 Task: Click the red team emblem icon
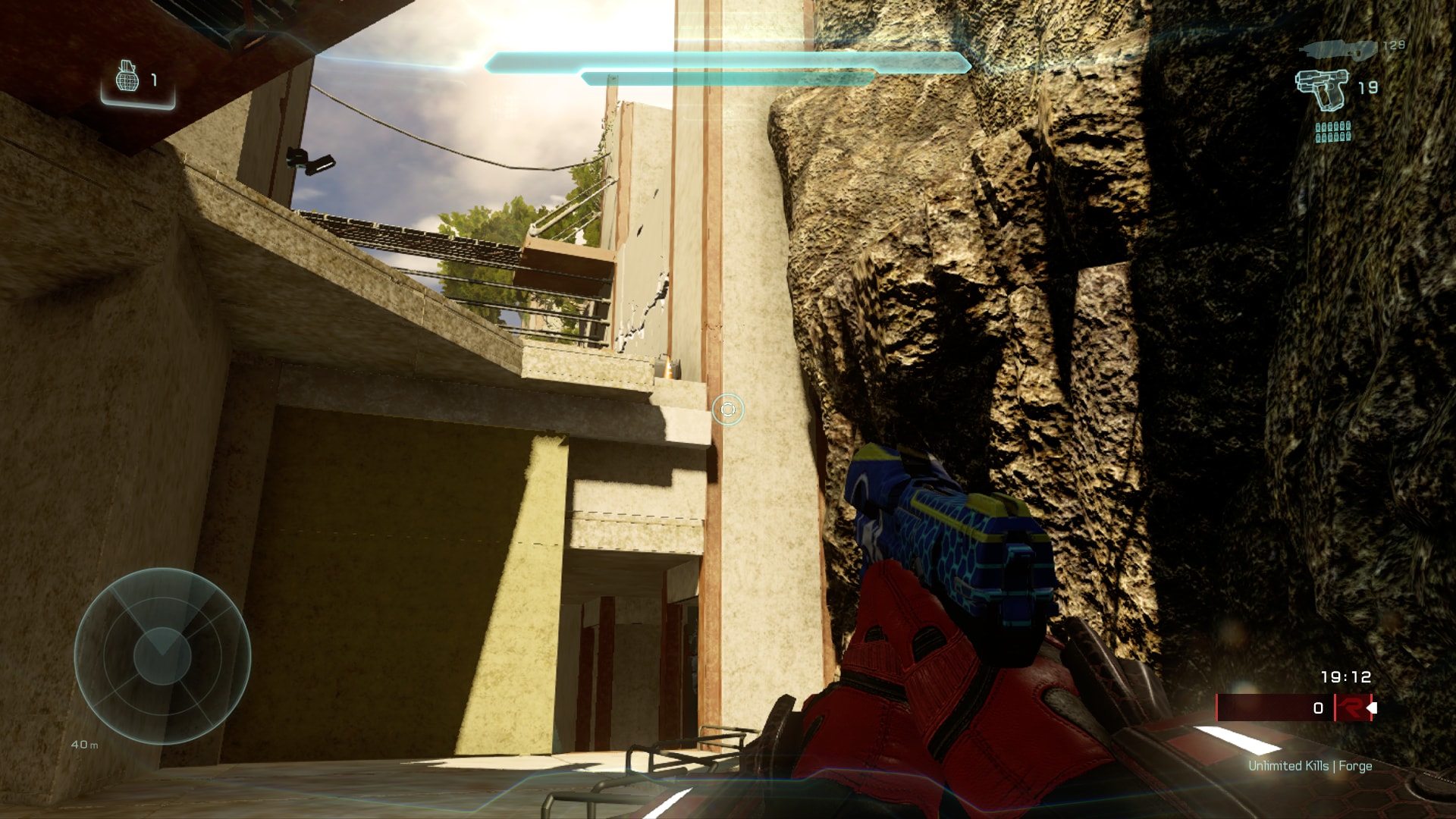(1350, 708)
